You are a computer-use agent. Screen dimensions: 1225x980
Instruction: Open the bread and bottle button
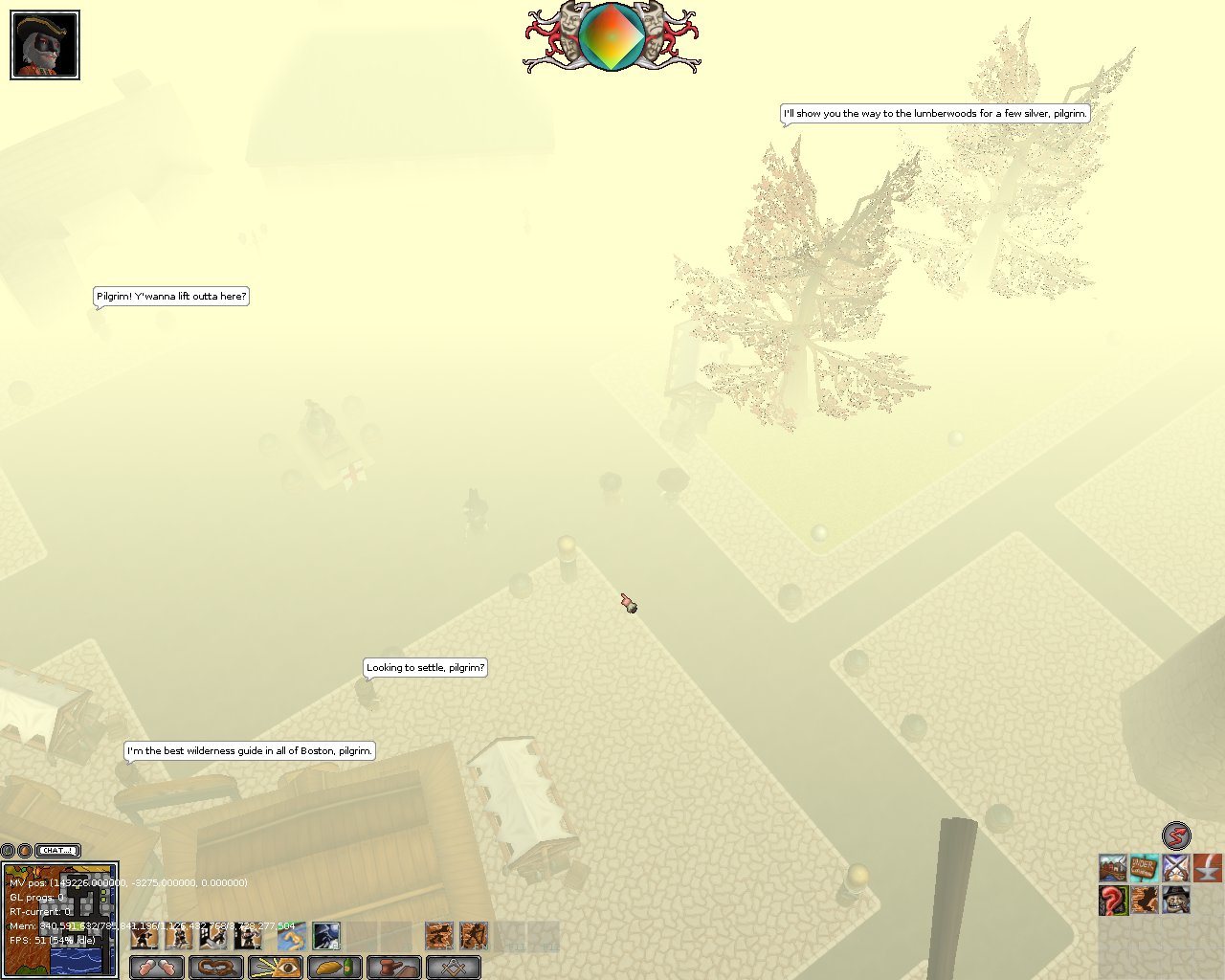point(335,968)
